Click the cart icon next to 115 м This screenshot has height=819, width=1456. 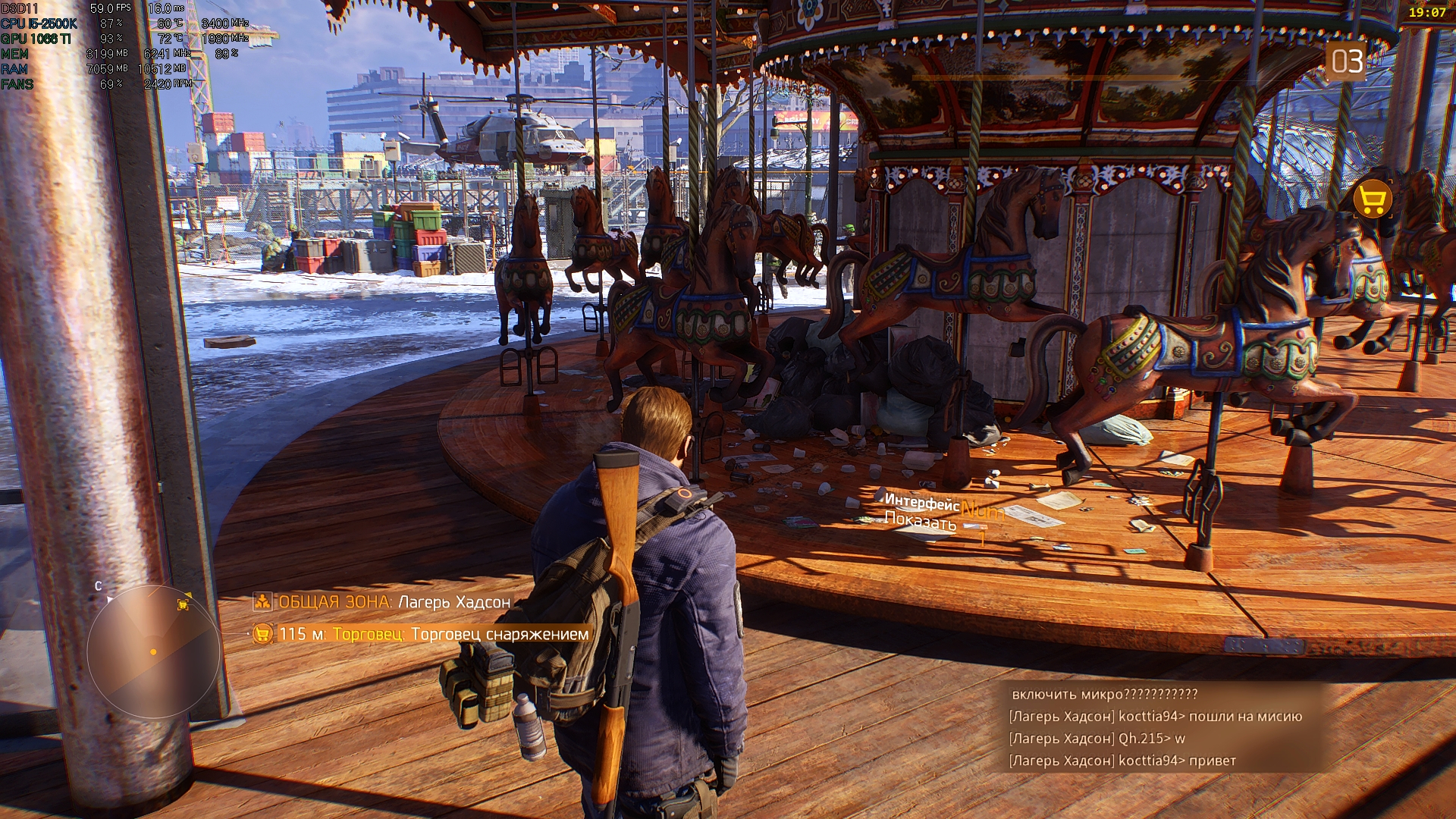265,634
